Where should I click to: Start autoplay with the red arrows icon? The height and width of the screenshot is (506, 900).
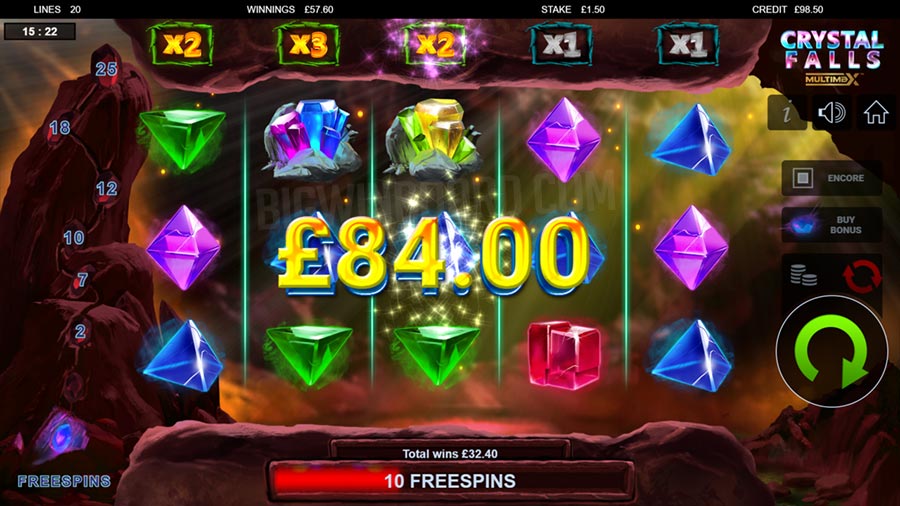pos(862,275)
